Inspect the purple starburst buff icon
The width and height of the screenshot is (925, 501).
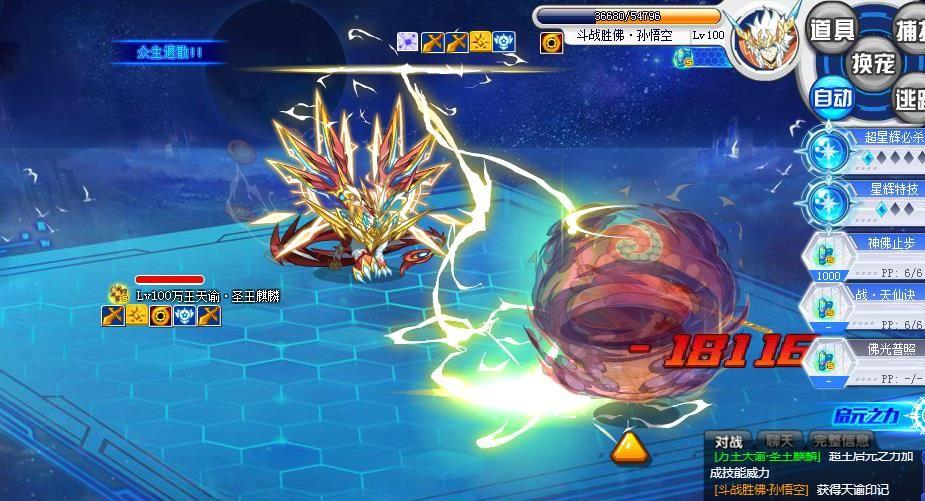[407, 41]
